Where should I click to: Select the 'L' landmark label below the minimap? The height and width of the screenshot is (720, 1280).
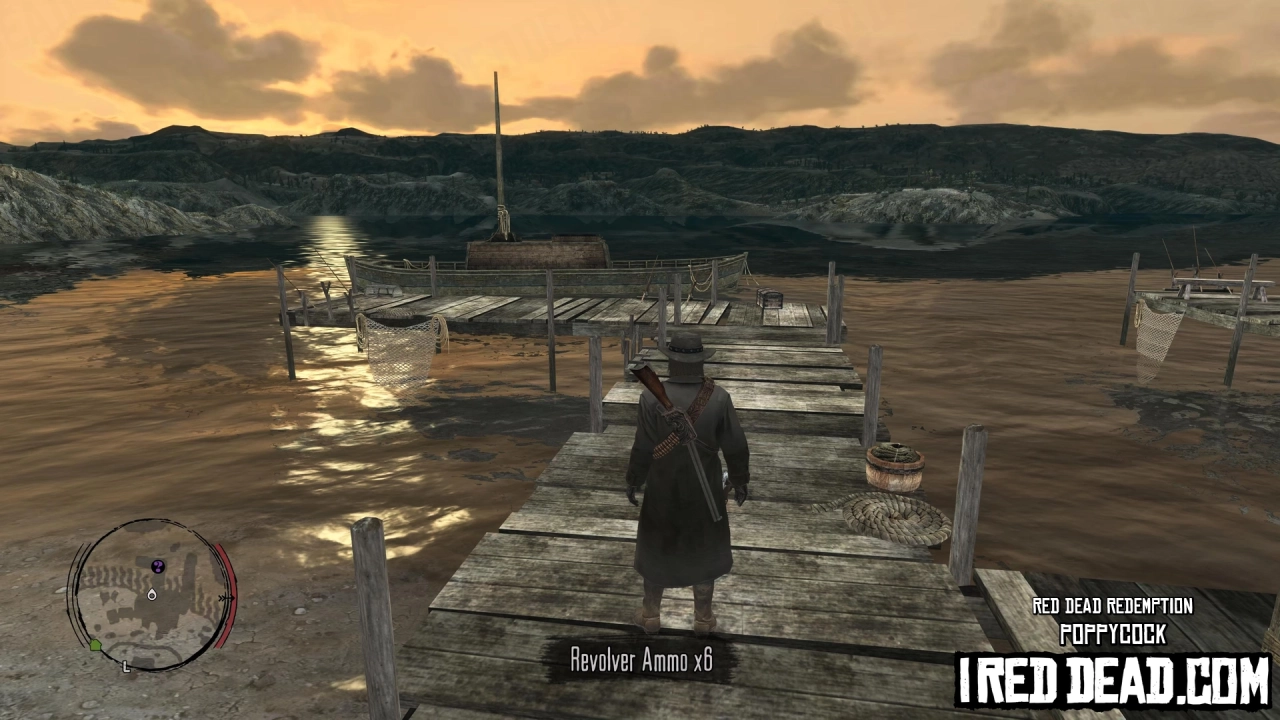click(125, 666)
